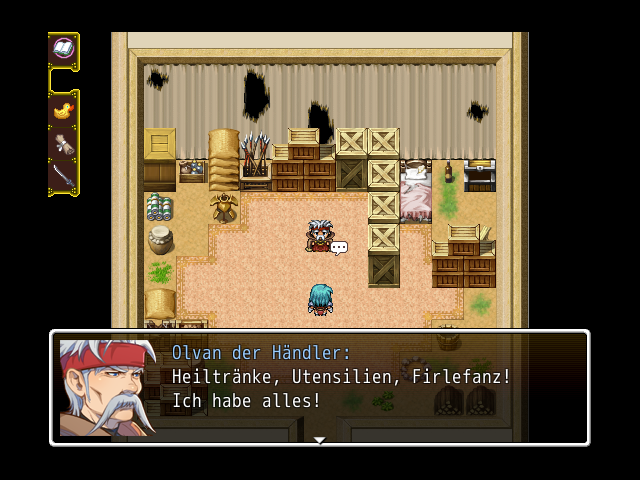Select the rubber duck item icon
The height and width of the screenshot is (480, 640).
pyautogui.click(x=63, y=108)
